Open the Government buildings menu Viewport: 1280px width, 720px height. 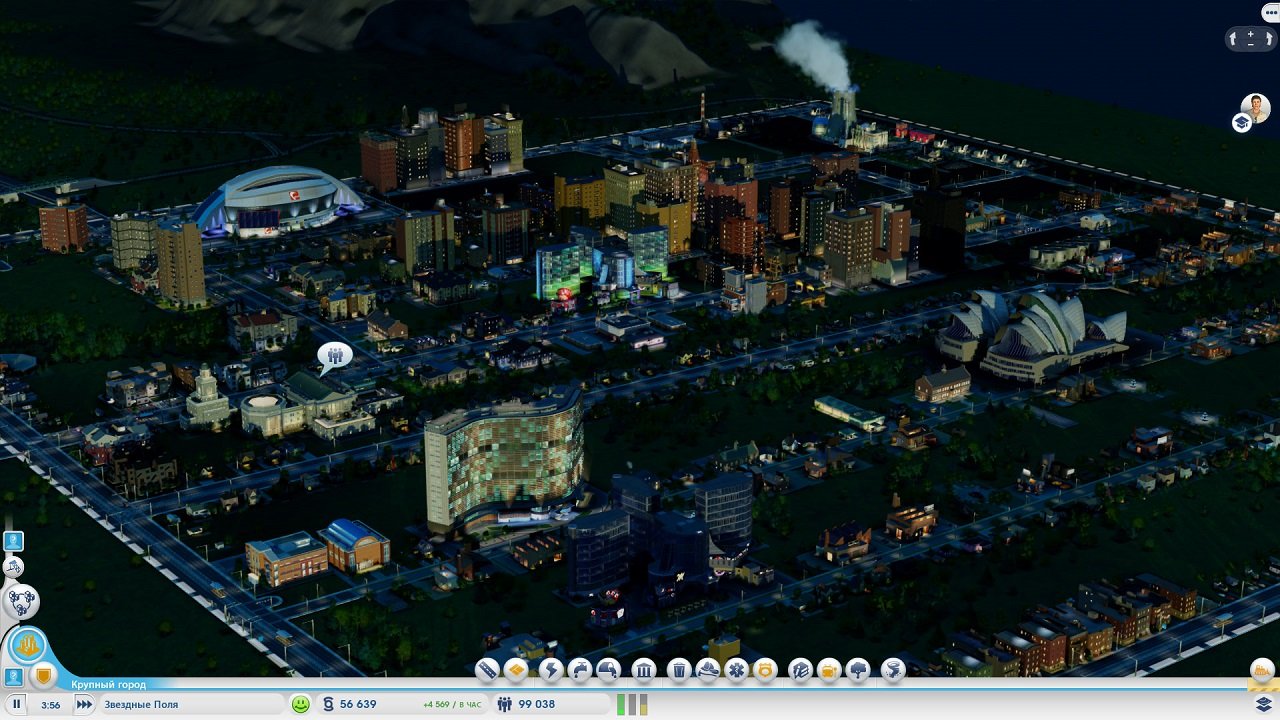643,672
